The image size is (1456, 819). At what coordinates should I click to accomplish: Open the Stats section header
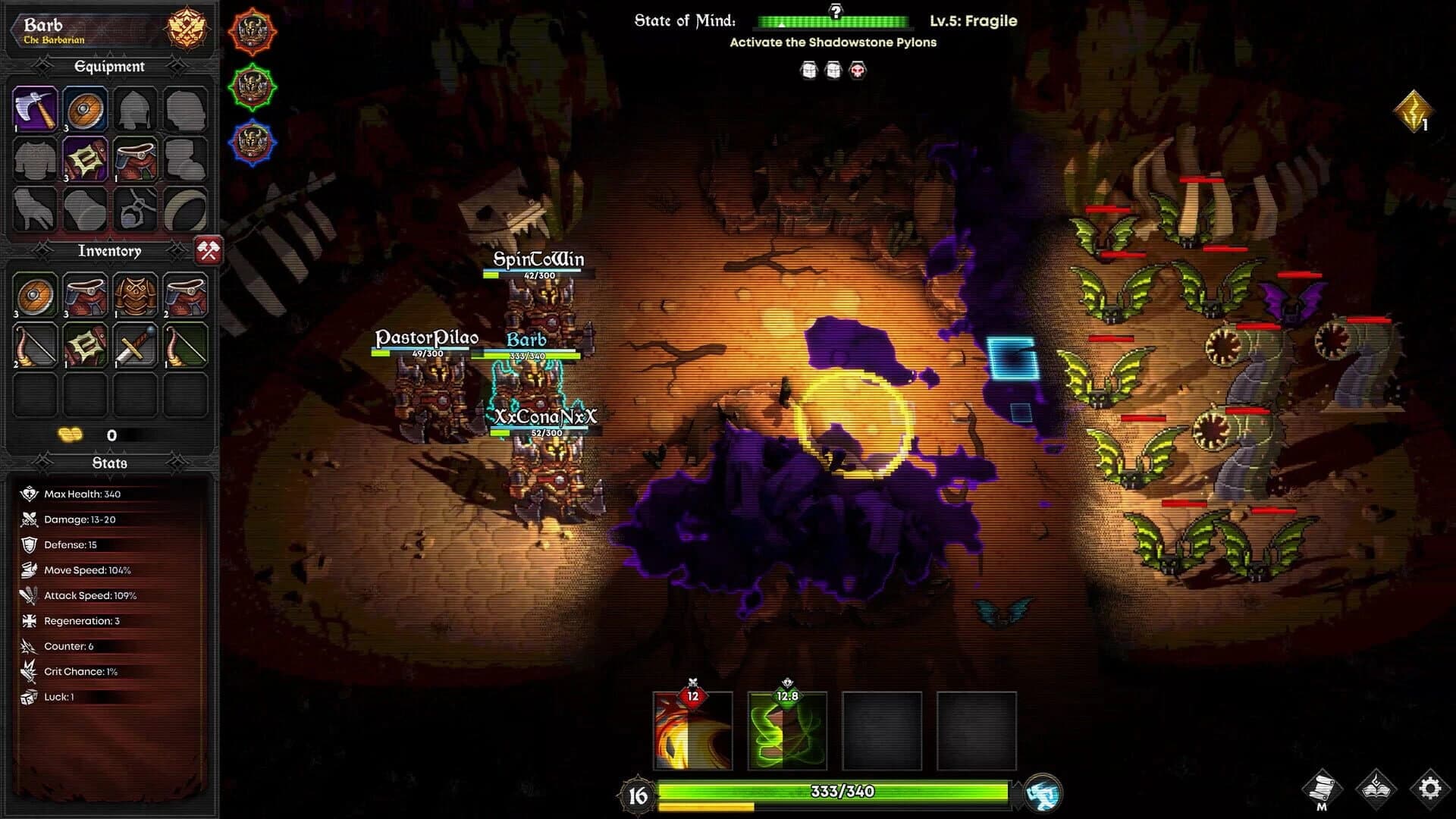(x=110, y=462)
